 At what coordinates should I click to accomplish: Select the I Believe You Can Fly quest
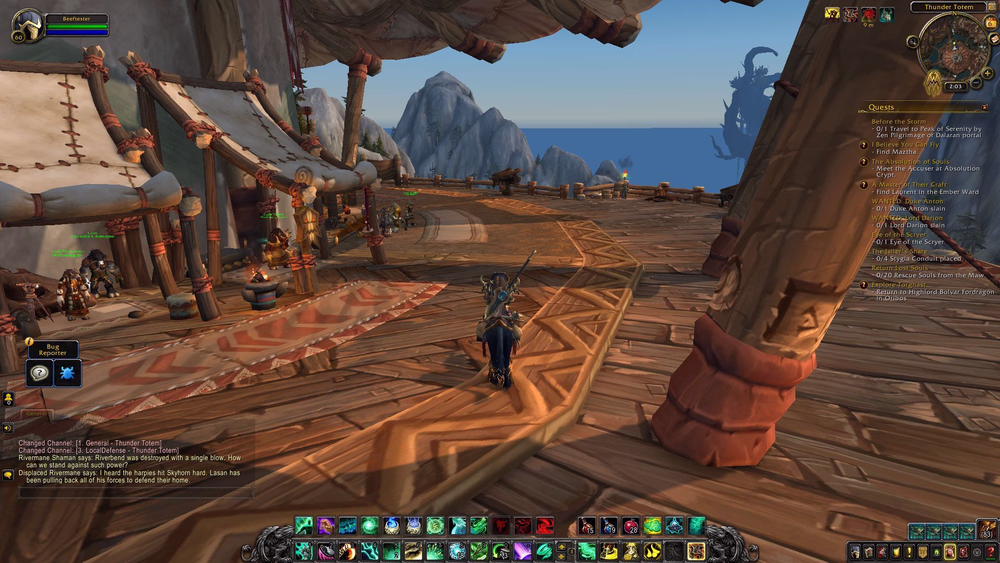(904, 144)
